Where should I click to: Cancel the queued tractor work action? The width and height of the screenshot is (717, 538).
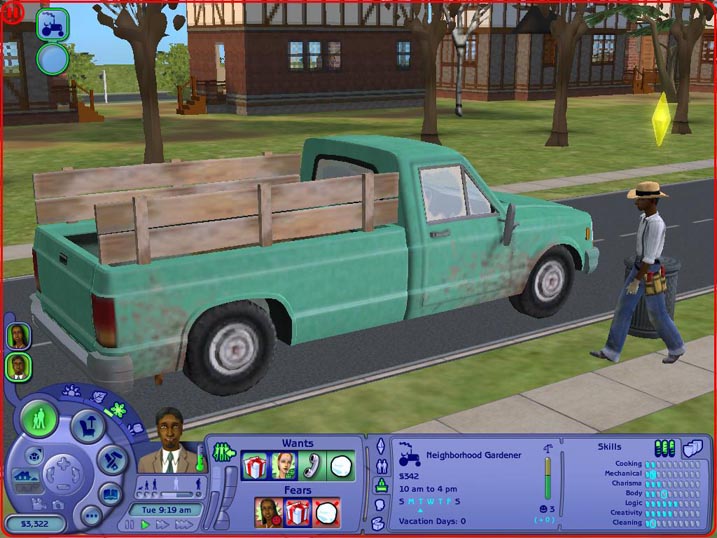click(x=52, y=24)
